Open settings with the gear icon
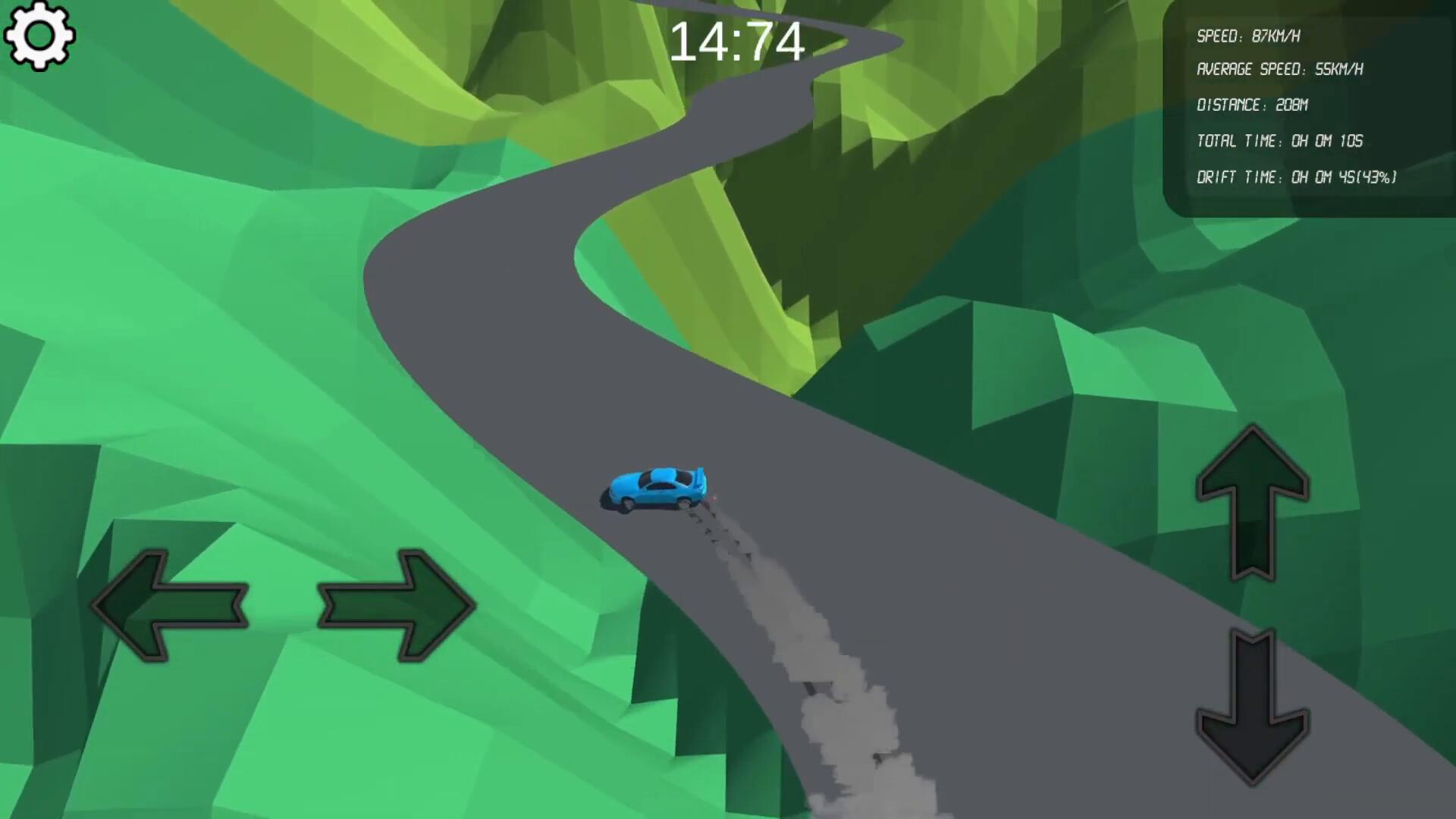 point(39,36)
